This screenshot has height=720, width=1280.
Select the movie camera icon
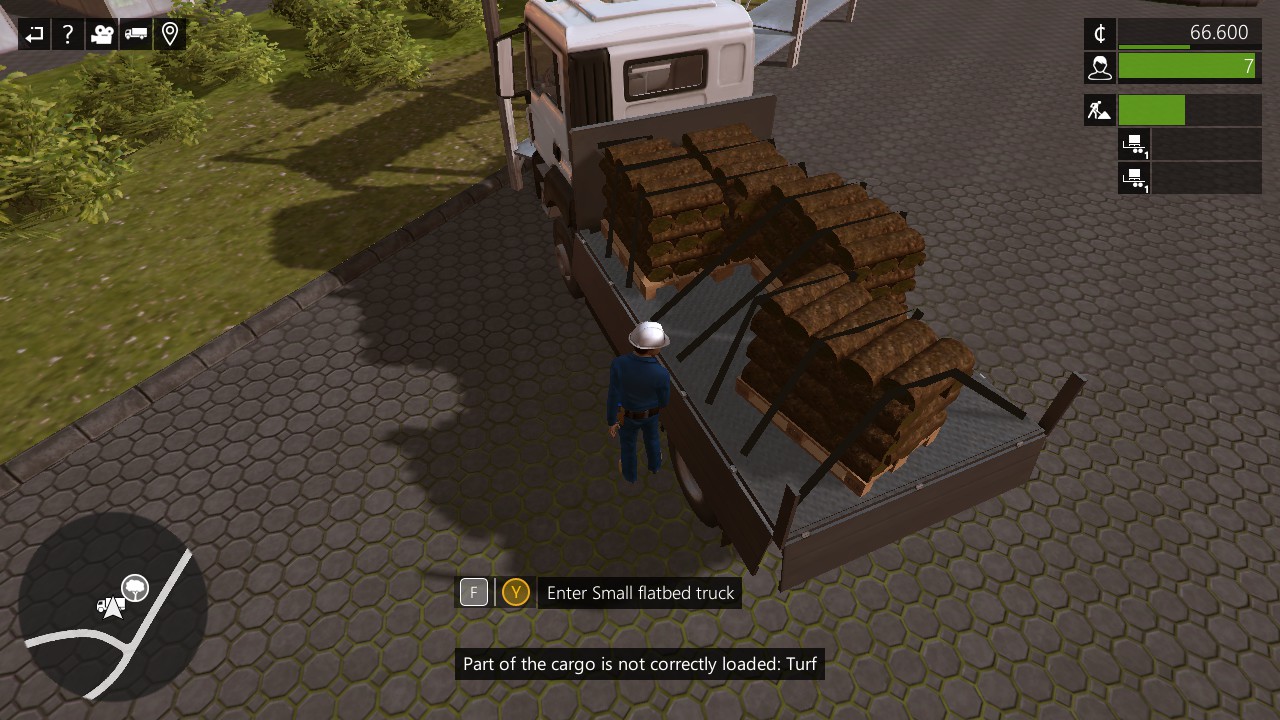pyautogui.click(x=102, y=35)
